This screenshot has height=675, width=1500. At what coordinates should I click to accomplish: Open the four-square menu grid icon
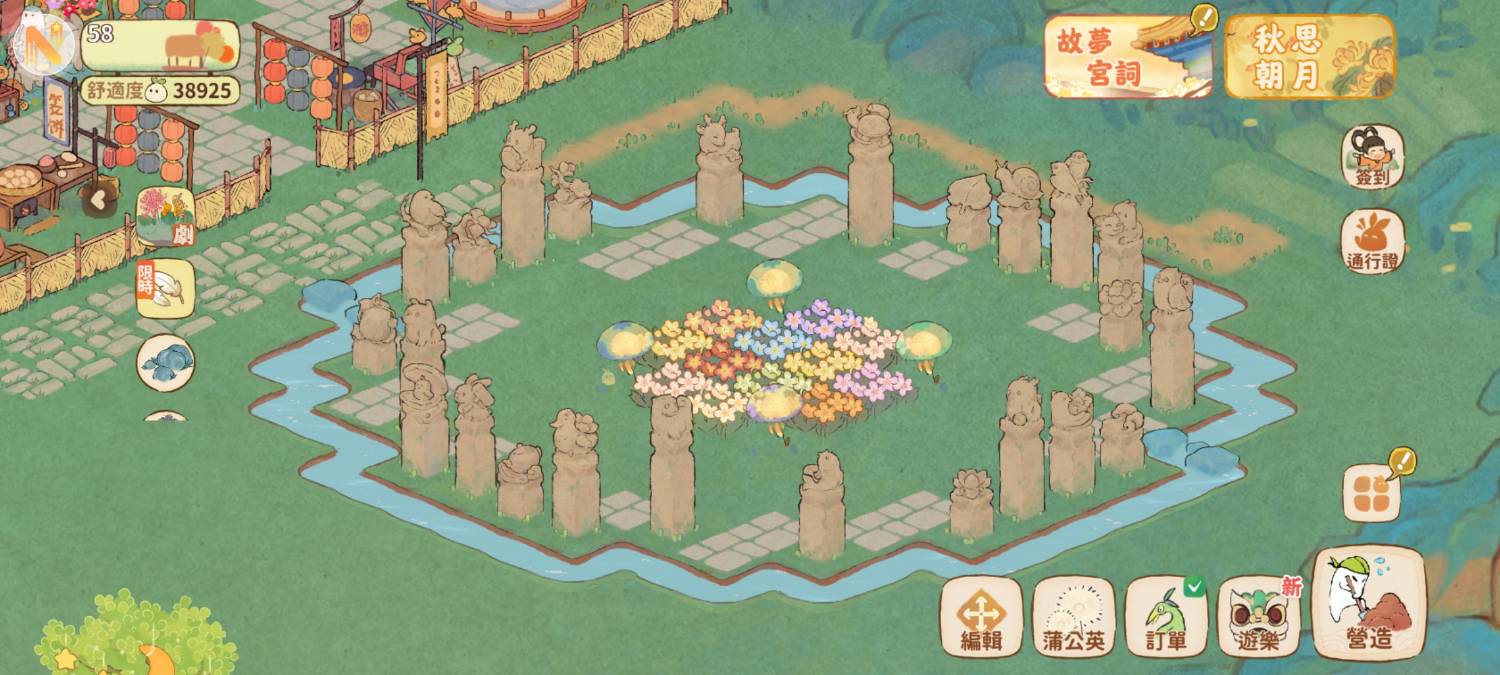tap(1371, 492)
